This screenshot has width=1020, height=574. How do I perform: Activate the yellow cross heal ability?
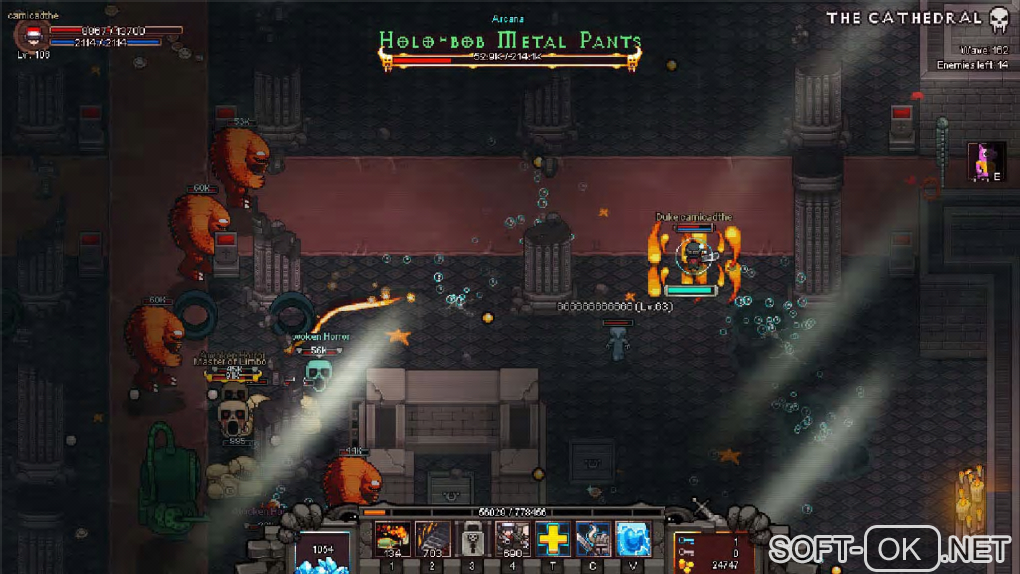(x=553, y=539)
